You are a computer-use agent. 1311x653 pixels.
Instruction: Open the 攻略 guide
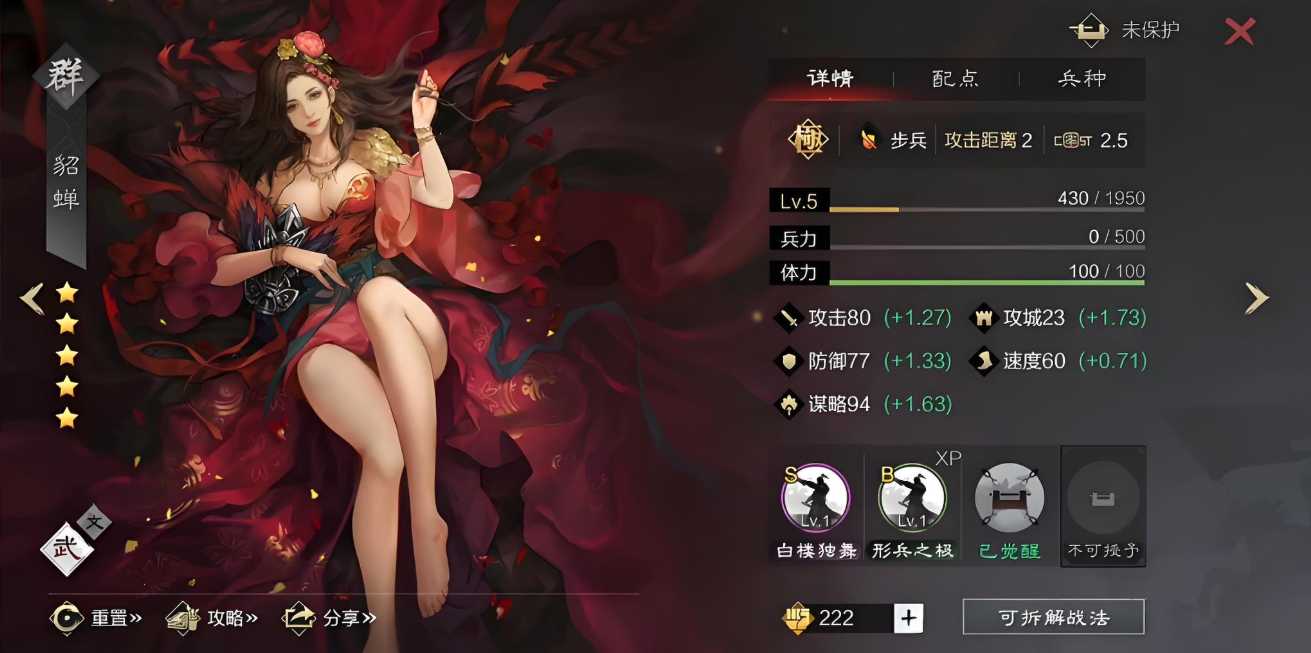[213, 618]
